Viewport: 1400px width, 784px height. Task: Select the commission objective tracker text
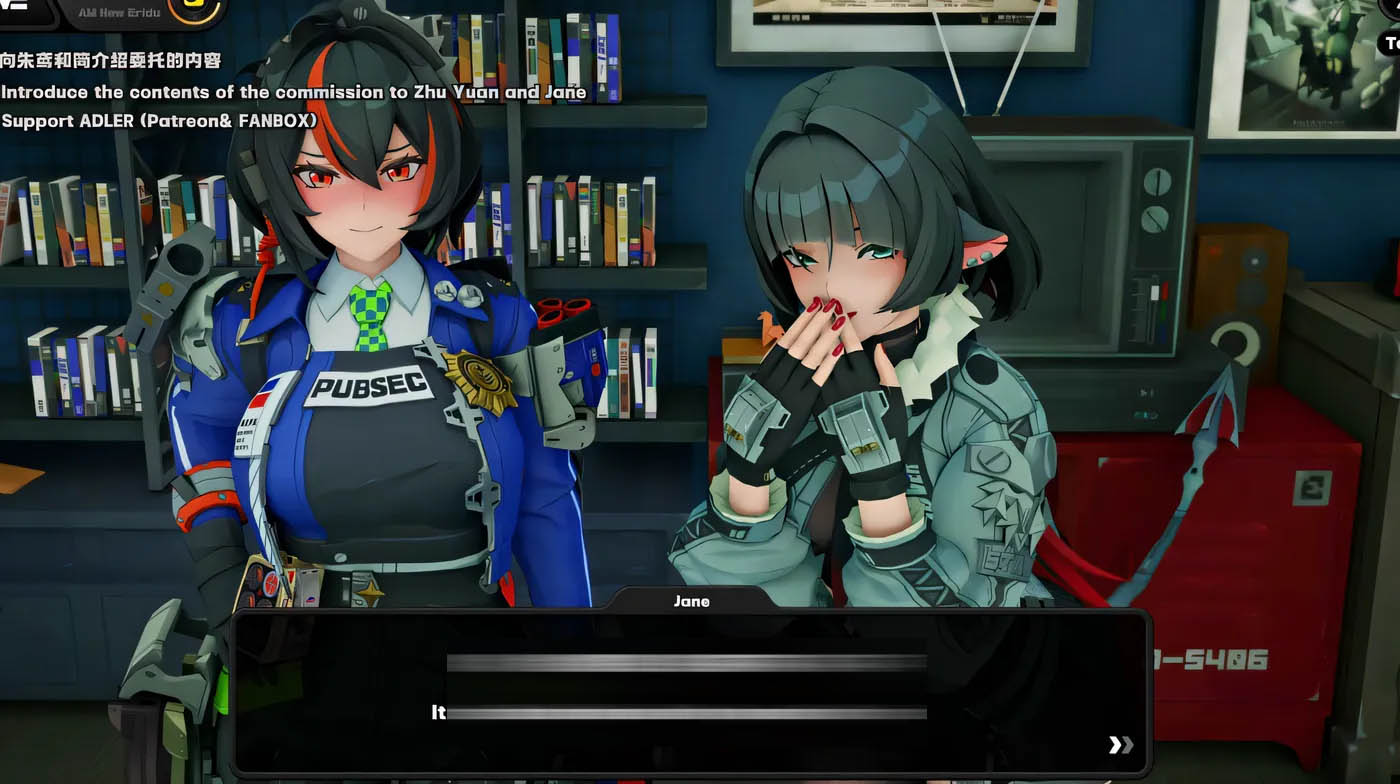click(x=293, y=92)
